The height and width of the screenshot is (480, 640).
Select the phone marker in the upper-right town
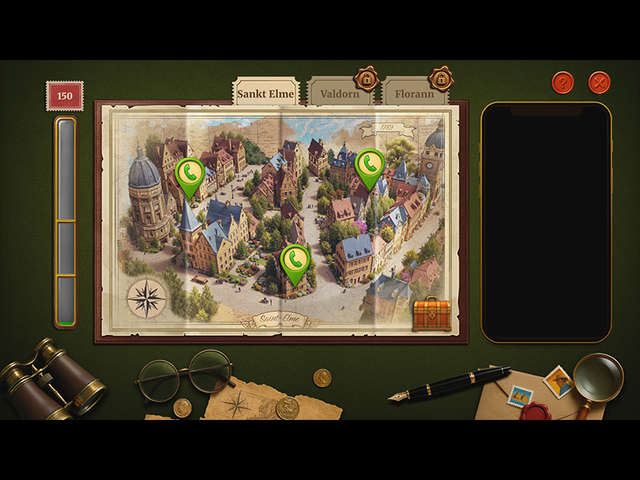369,166
